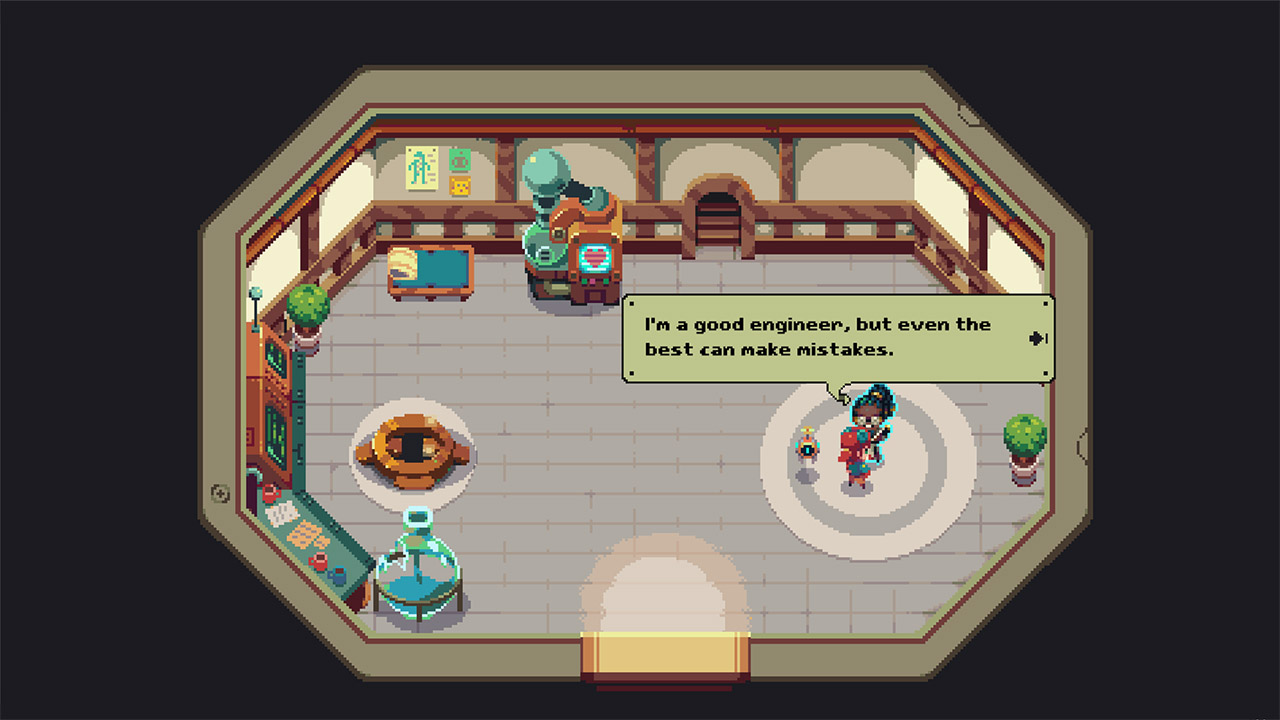Click the tray of cookies on the counter

pos(307,532)
